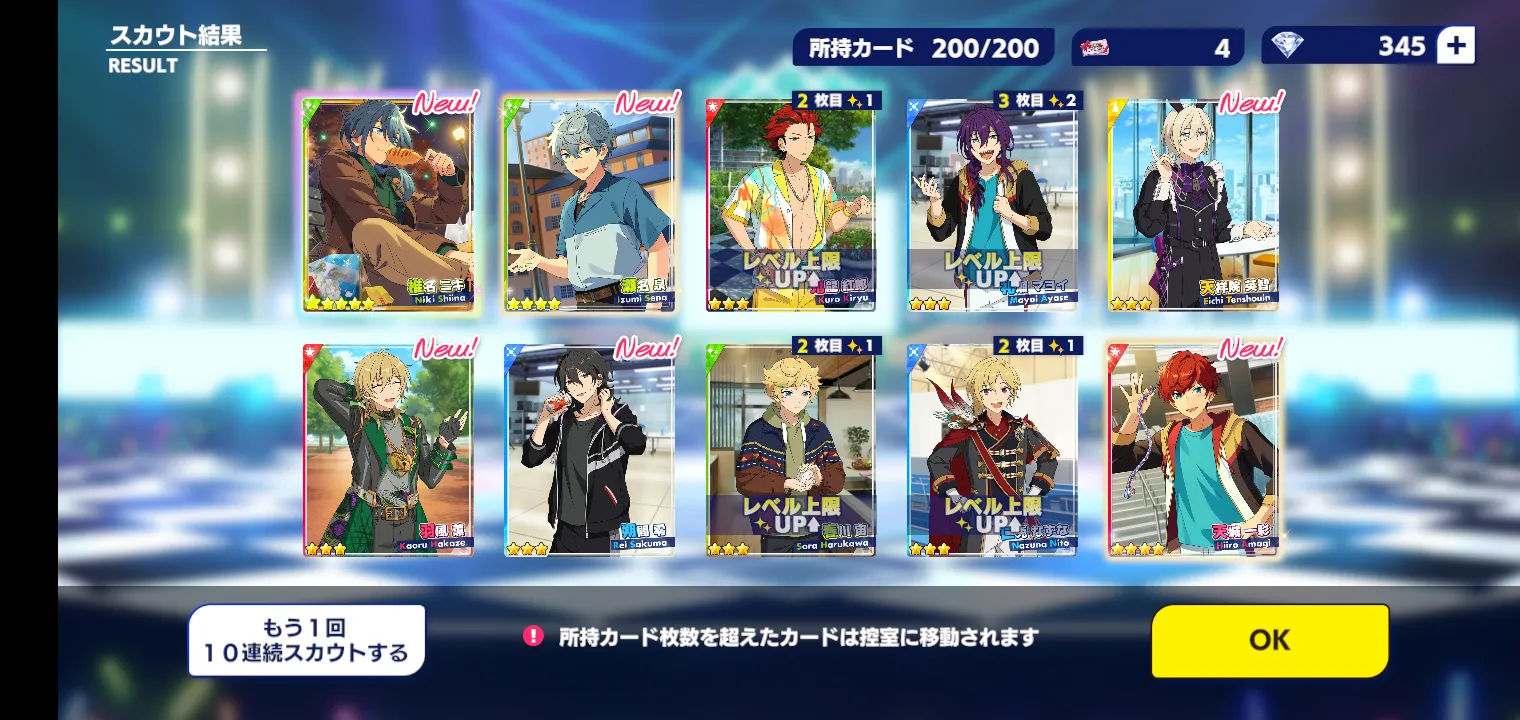Choose the Nazuna Nito card
Screen dimensions: 1520x720
point(993,450)
